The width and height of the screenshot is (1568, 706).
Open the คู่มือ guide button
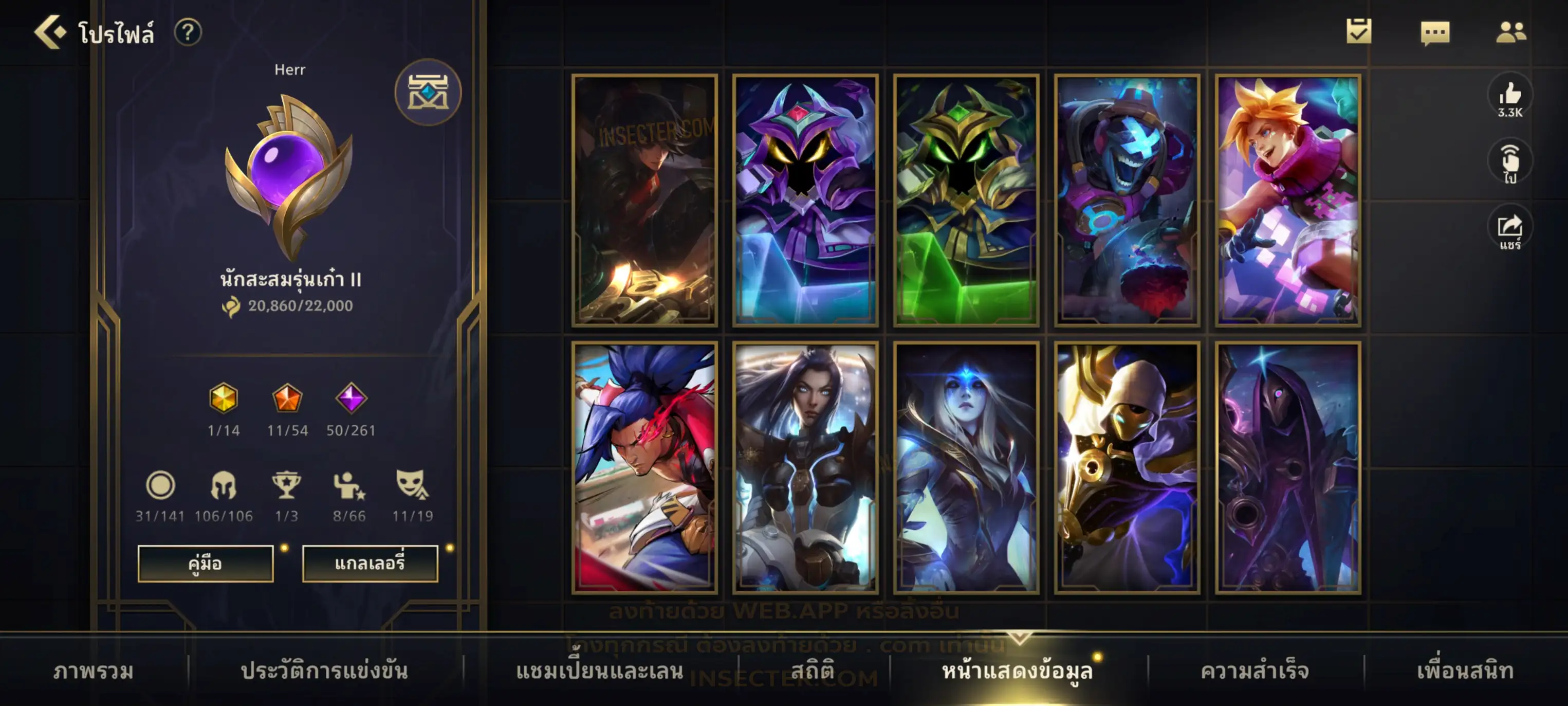point(205,563)
